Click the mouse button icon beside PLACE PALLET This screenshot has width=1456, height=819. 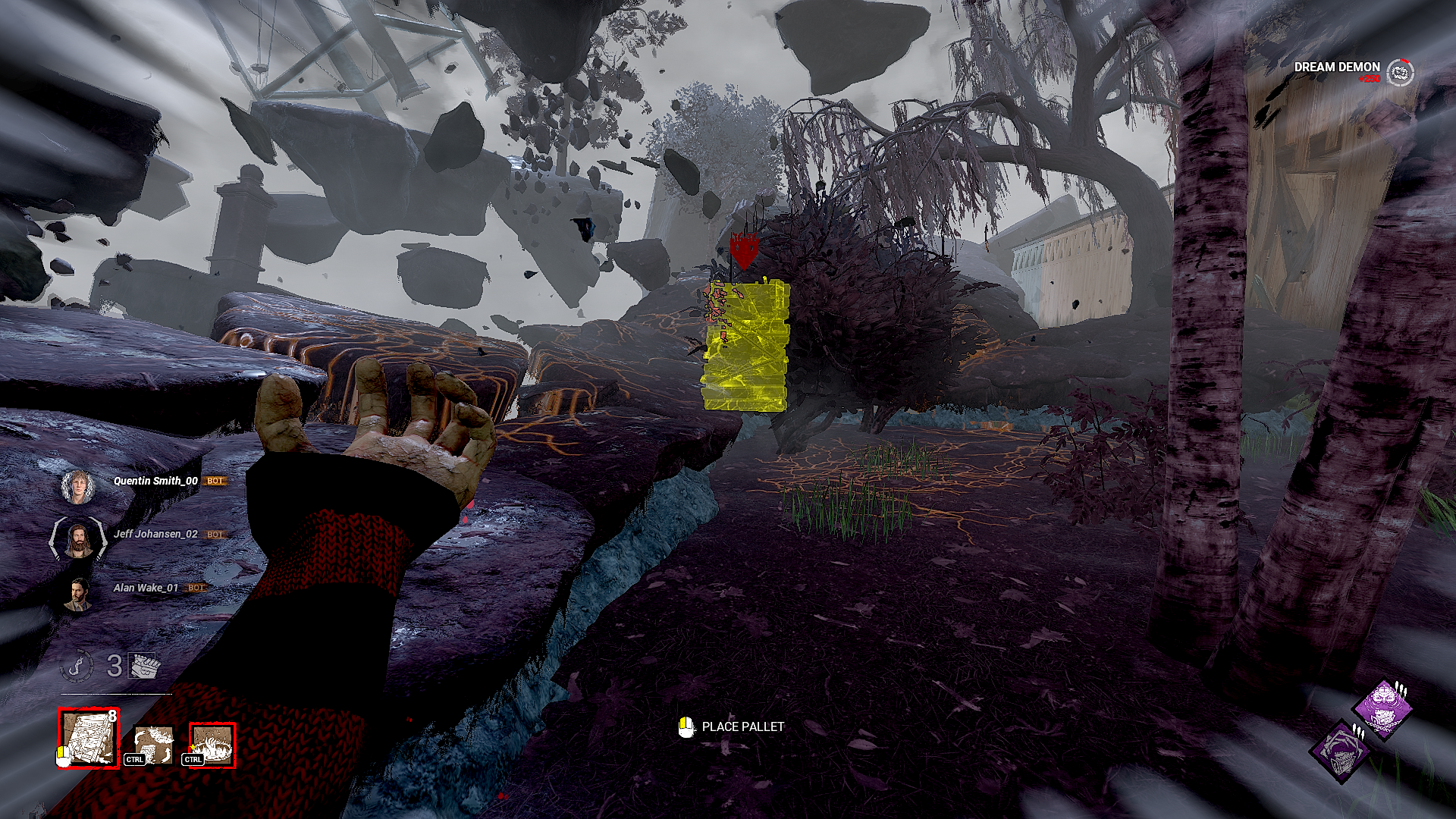click(686, 726)
